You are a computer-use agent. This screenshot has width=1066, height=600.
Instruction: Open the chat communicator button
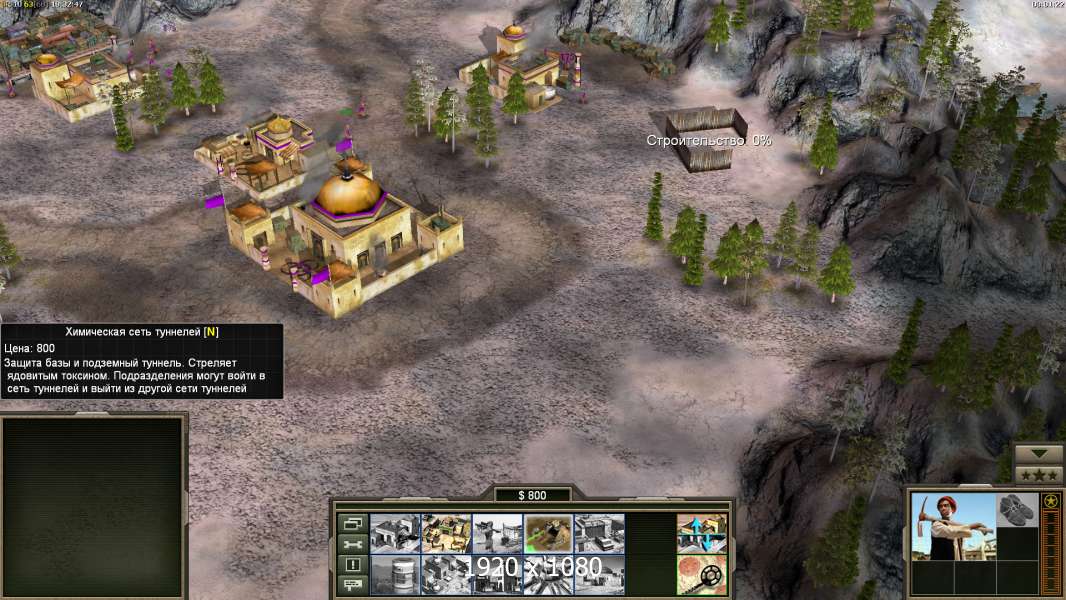coord(351,586)
